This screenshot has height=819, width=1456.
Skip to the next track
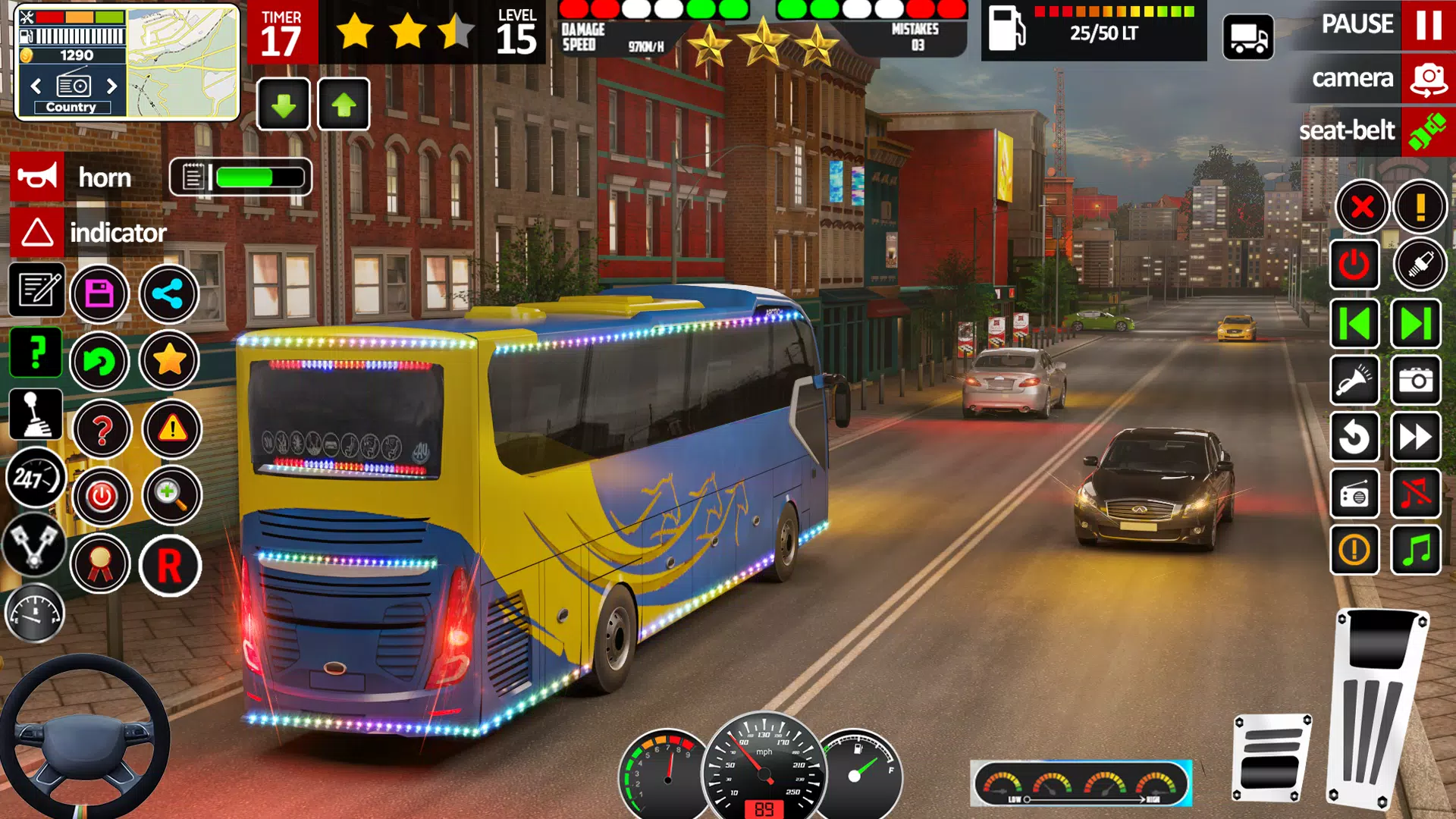(1415, 325)
